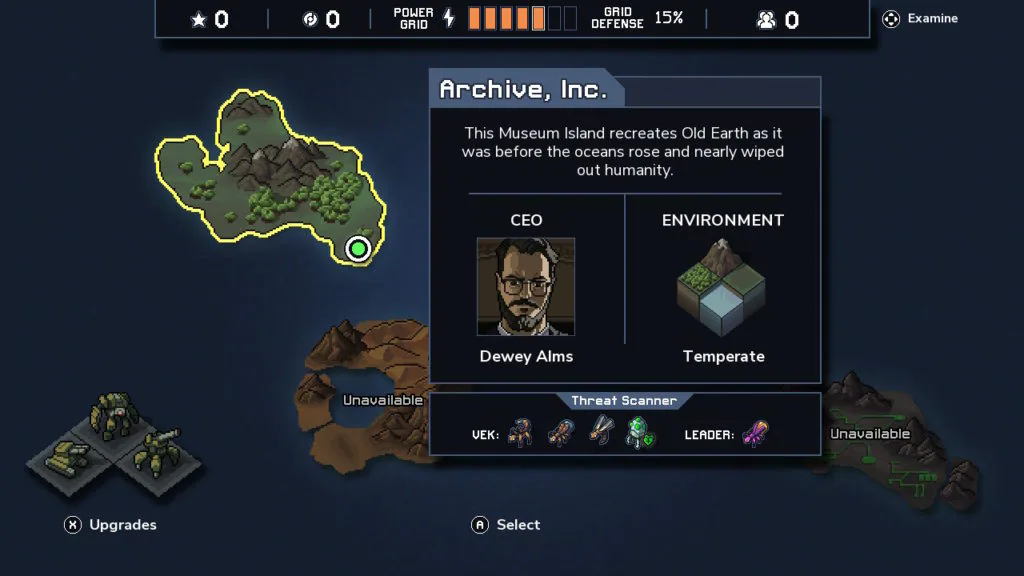Click the Upgrades label
The height and width of the screenshot is (576, 1024).
pos(122,524)
